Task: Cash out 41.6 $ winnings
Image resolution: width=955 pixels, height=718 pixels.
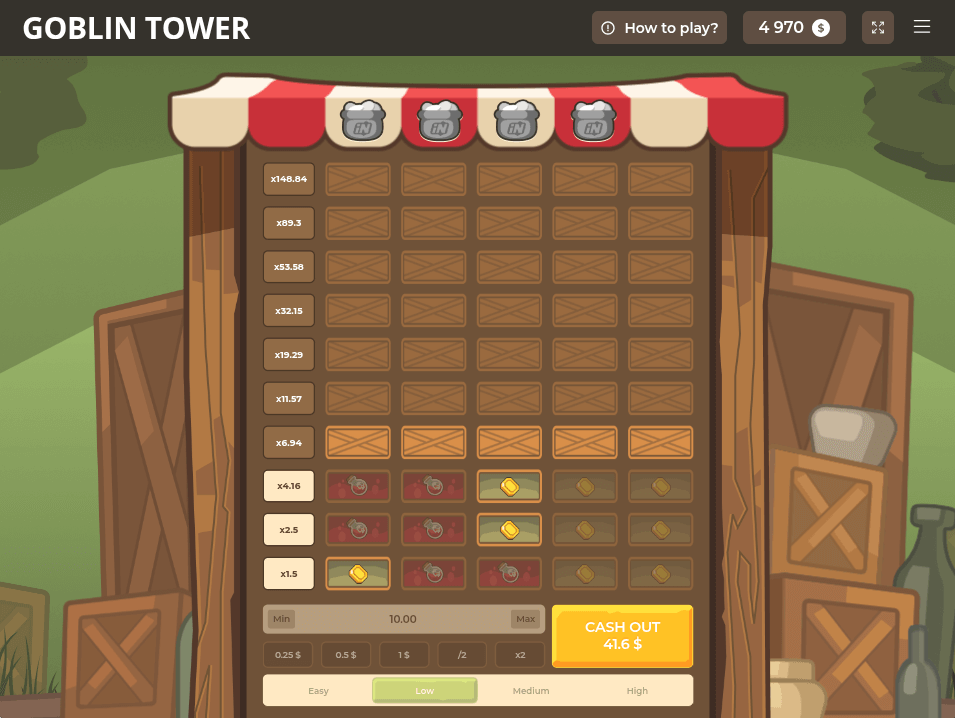Action: [x=622, y=636]
